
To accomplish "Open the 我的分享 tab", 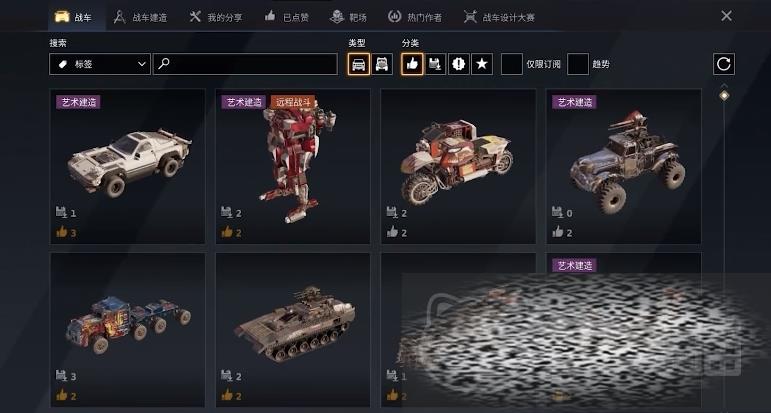I will click(x=217, y=17).
